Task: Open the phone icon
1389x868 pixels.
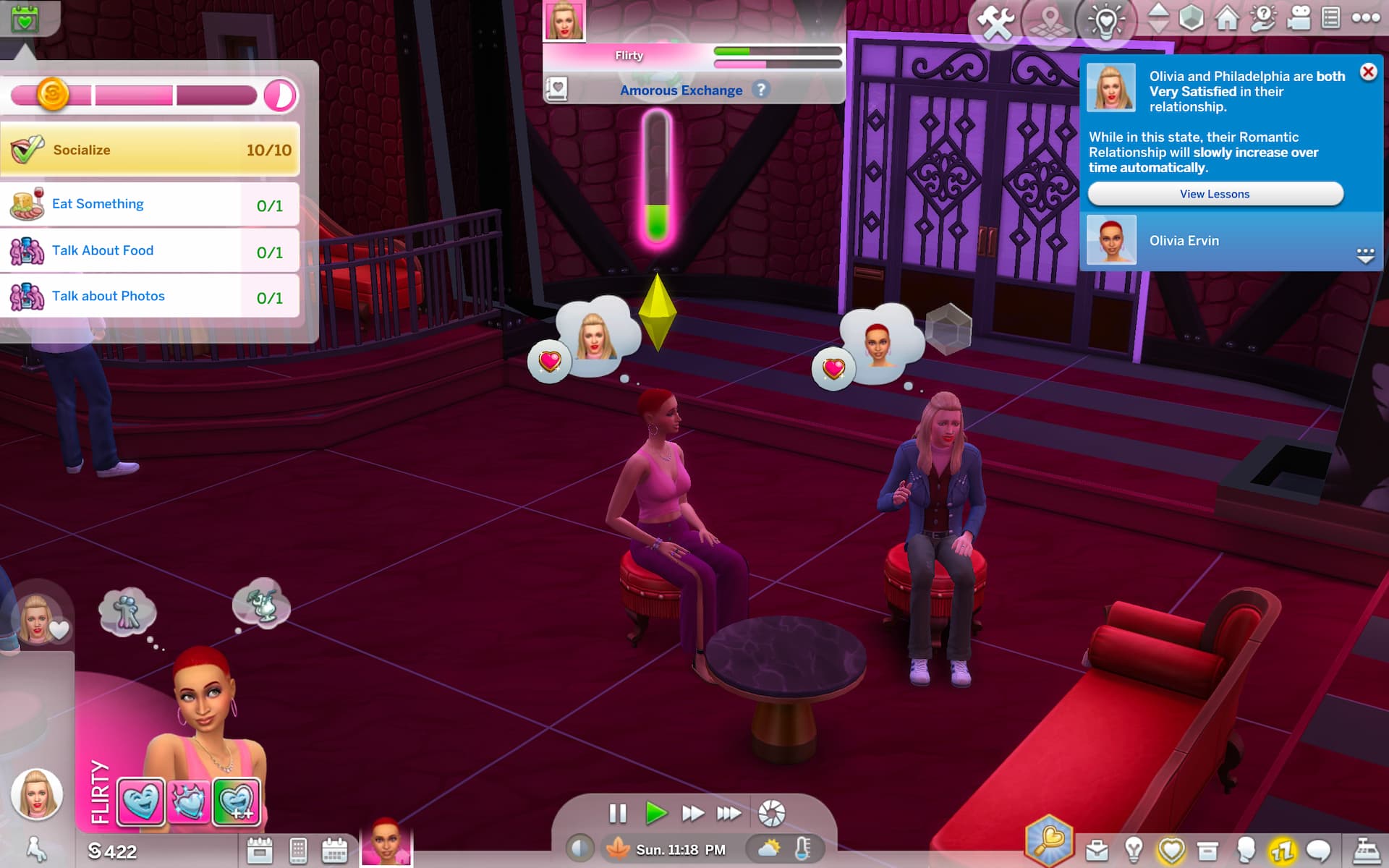Action: coord(298,851)
